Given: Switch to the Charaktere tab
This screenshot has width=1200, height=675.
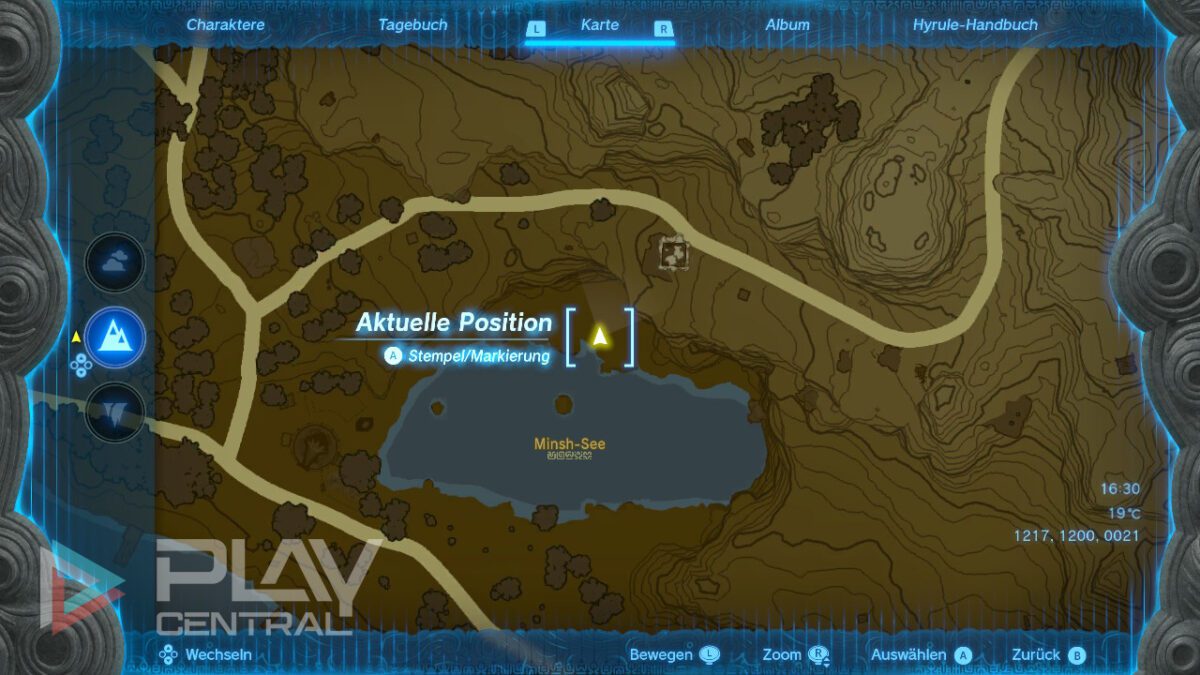Looking at the screenshot, I should (225, 25).
